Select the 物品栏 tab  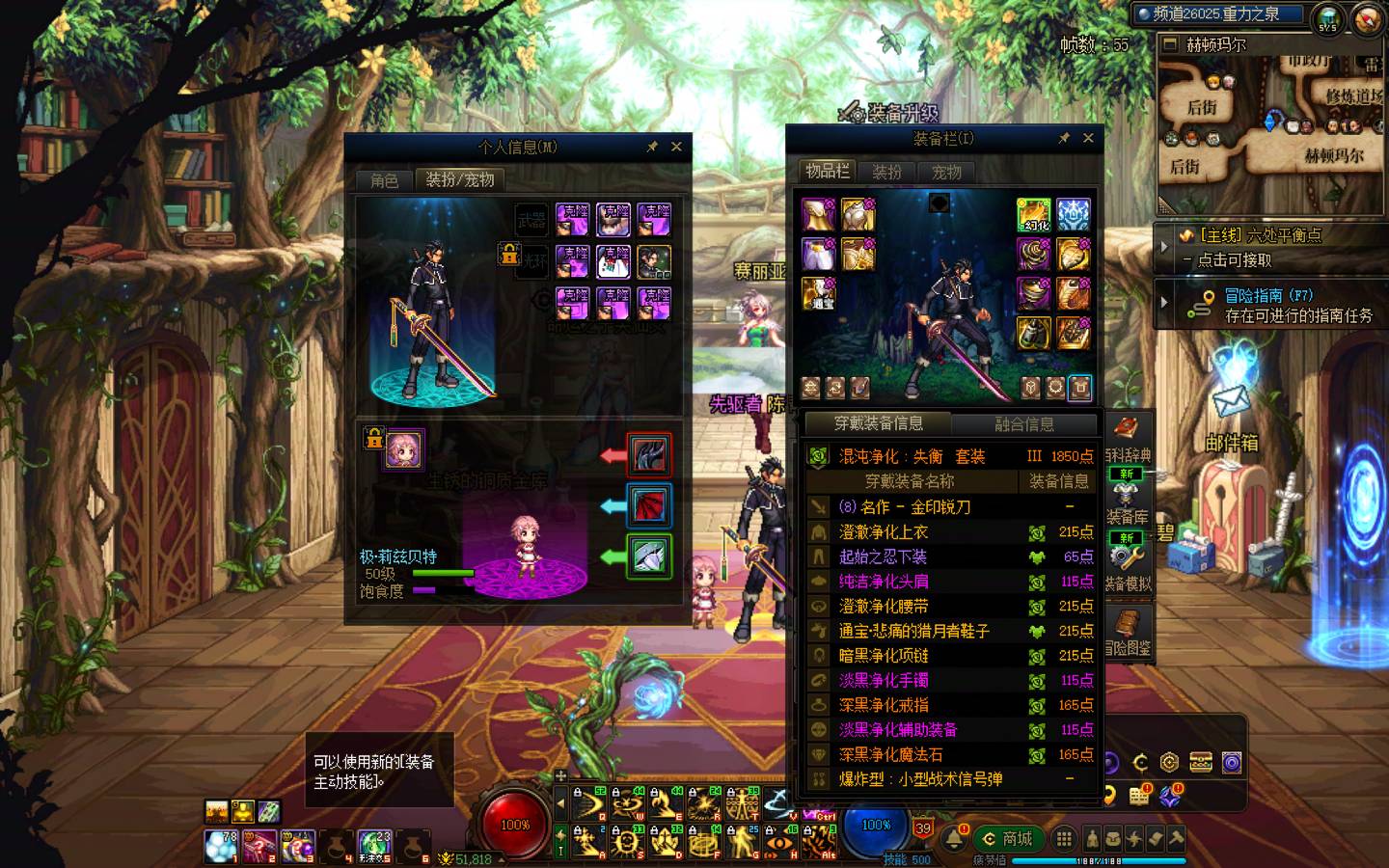coord(828,172)
